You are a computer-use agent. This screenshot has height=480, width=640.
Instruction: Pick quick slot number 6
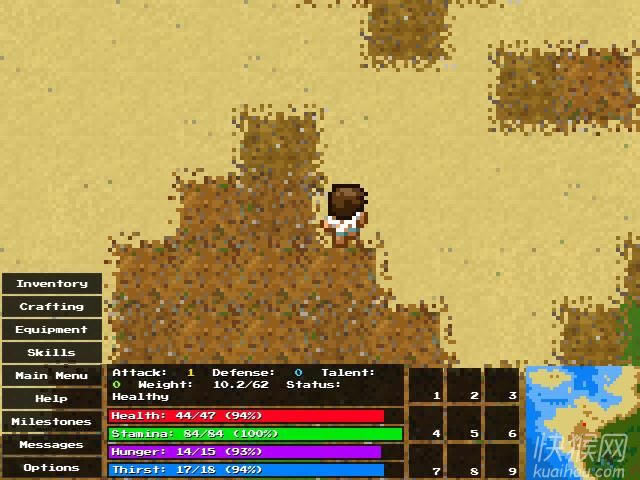tap(503, 423)
